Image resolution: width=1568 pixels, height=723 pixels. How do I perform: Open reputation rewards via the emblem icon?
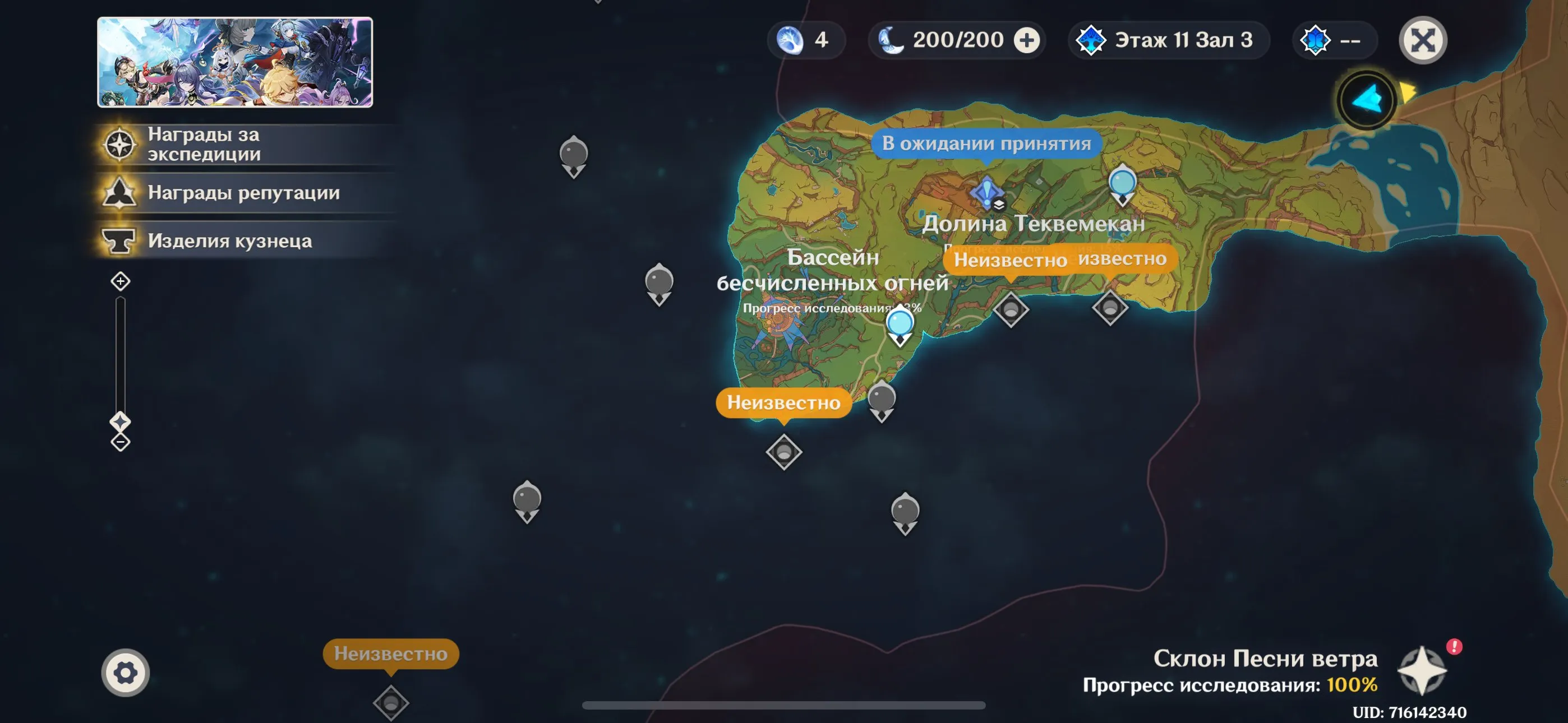[x=121, y=193]
